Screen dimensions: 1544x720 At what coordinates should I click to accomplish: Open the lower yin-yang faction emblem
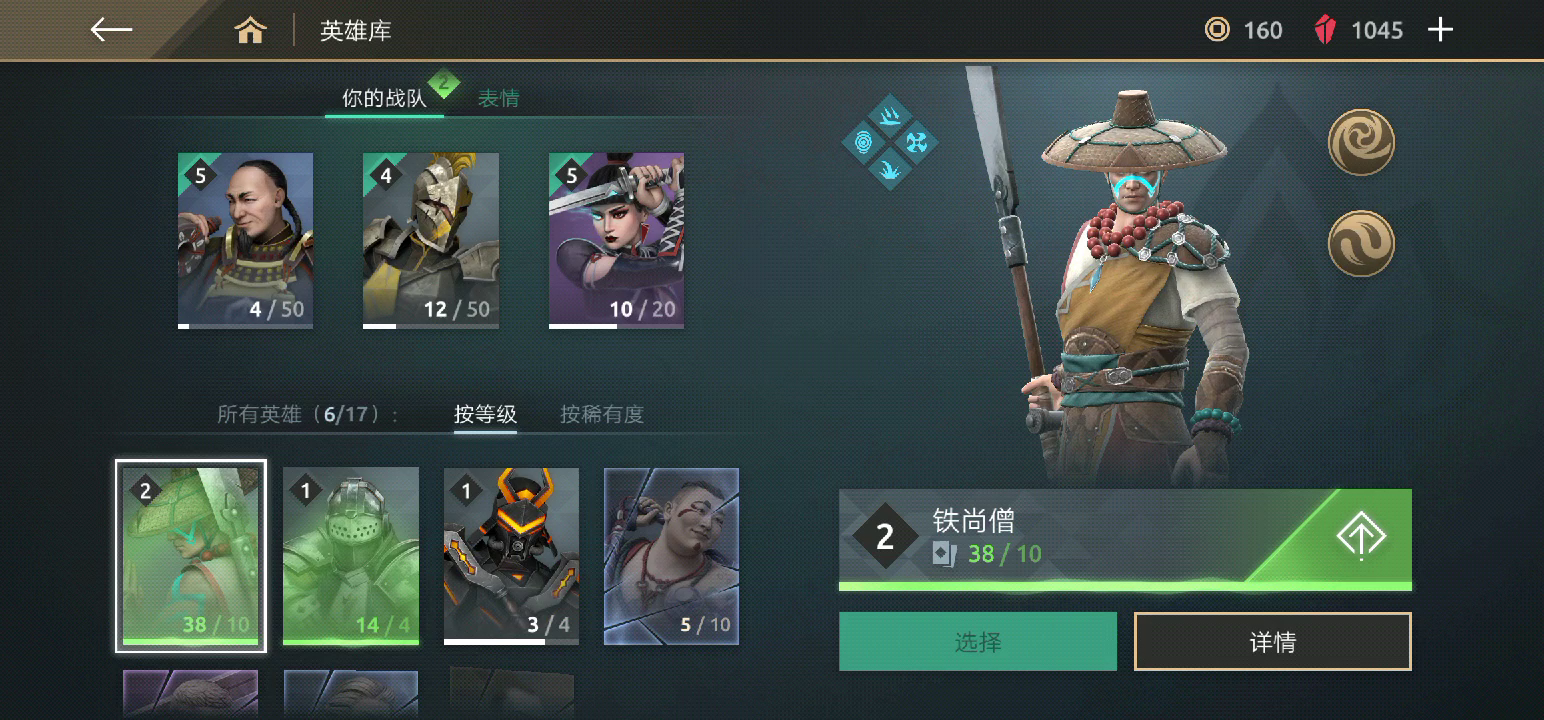[1361, 242]
